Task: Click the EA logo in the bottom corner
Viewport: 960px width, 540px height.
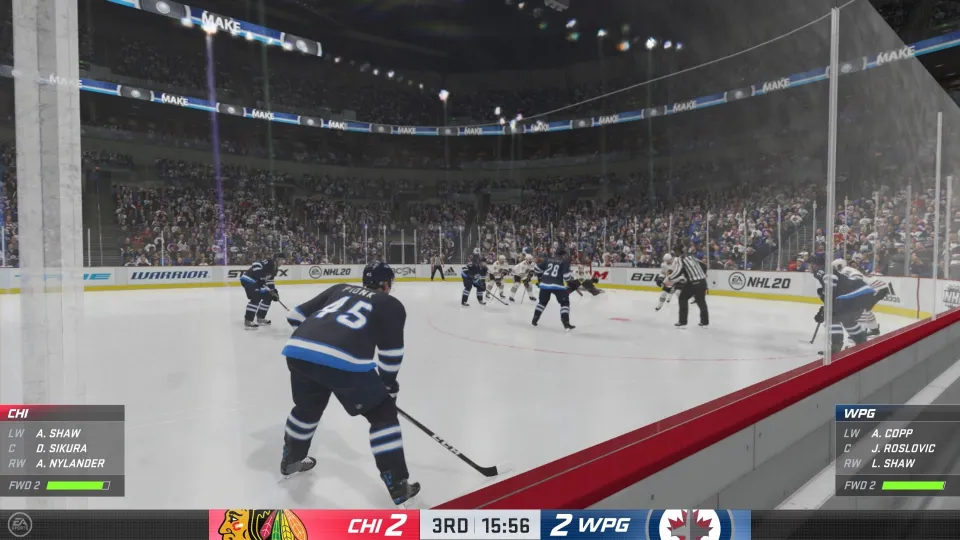Action: (x=19, y=524)
